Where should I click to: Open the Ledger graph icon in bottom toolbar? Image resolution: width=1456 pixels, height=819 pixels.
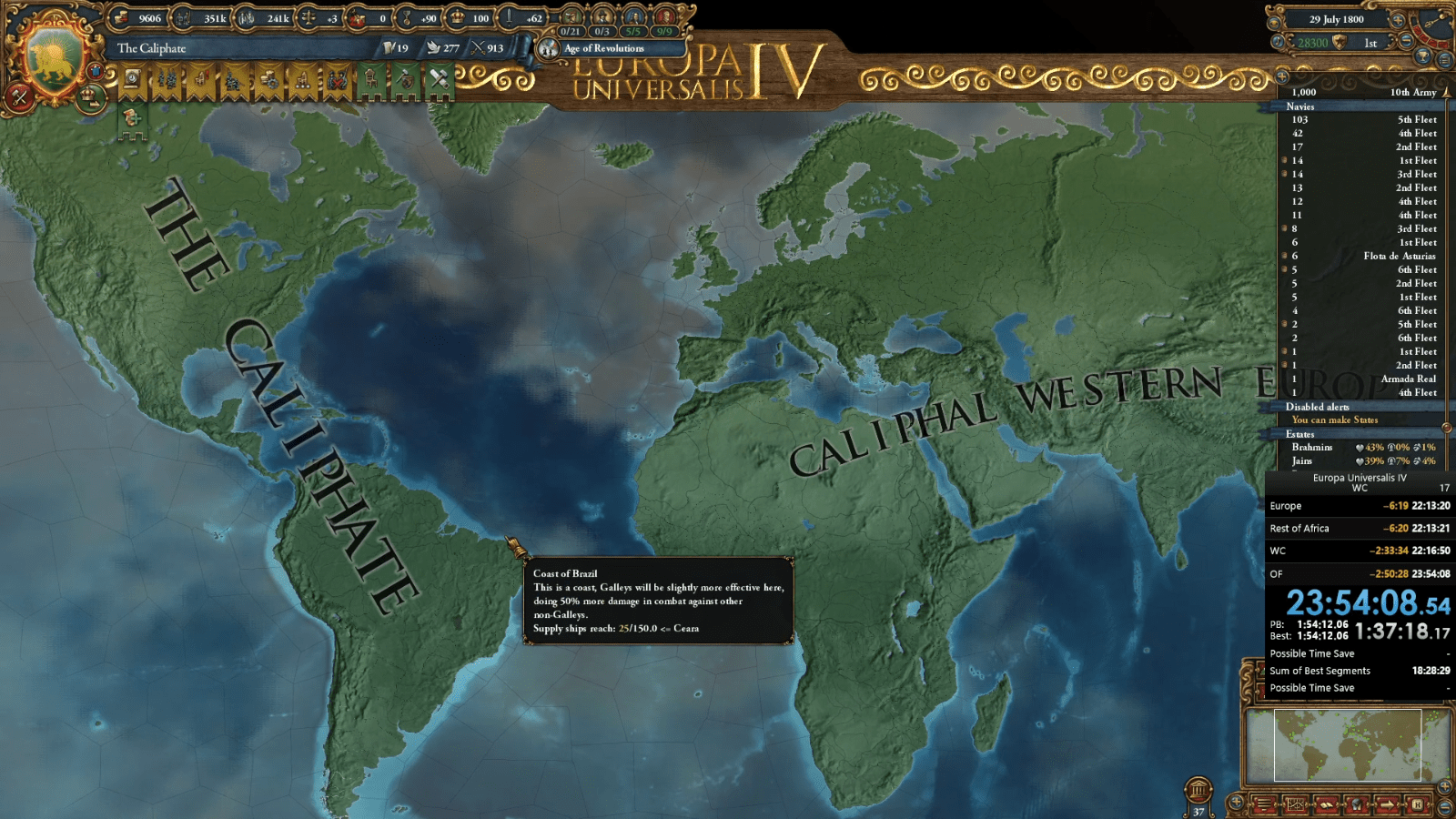1295,804
